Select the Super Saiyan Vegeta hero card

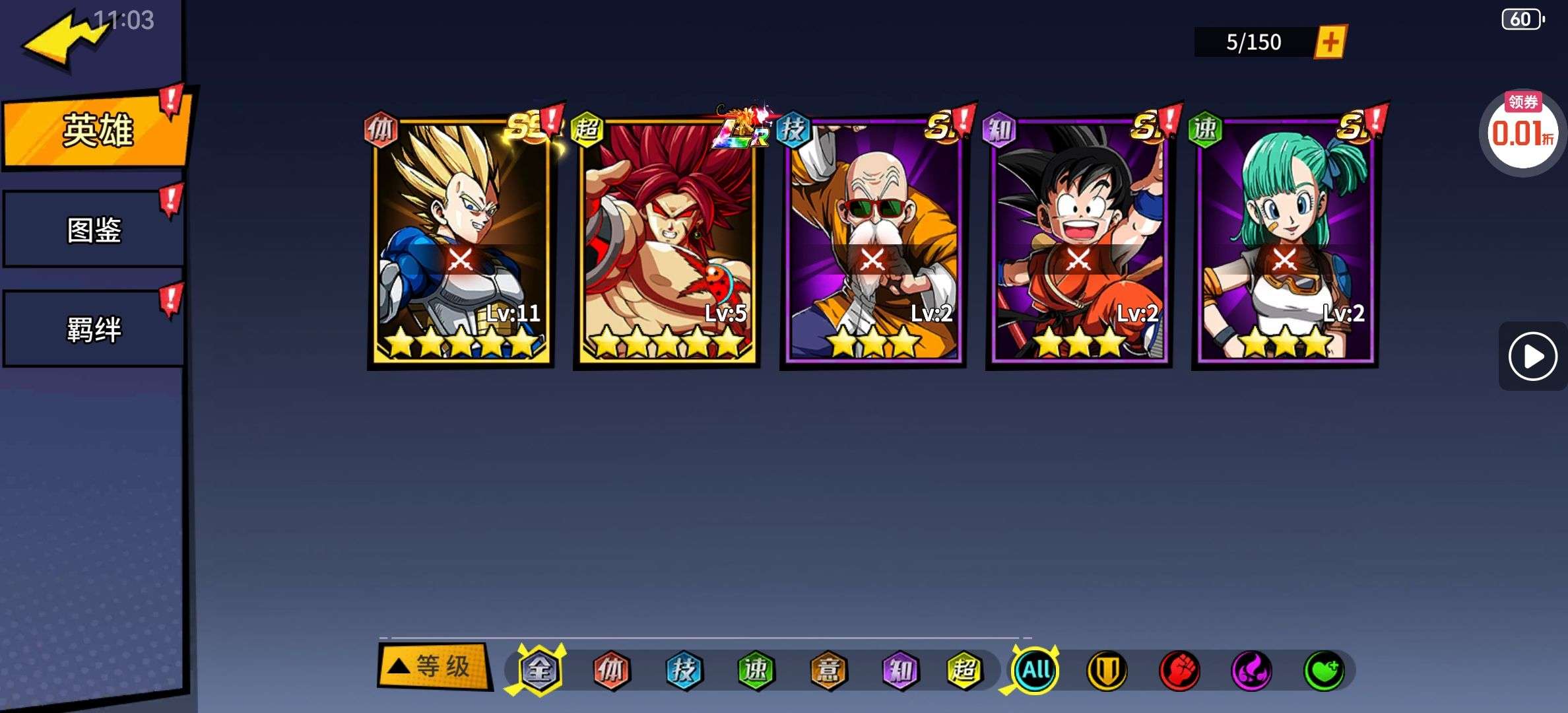tap(461, 242)
